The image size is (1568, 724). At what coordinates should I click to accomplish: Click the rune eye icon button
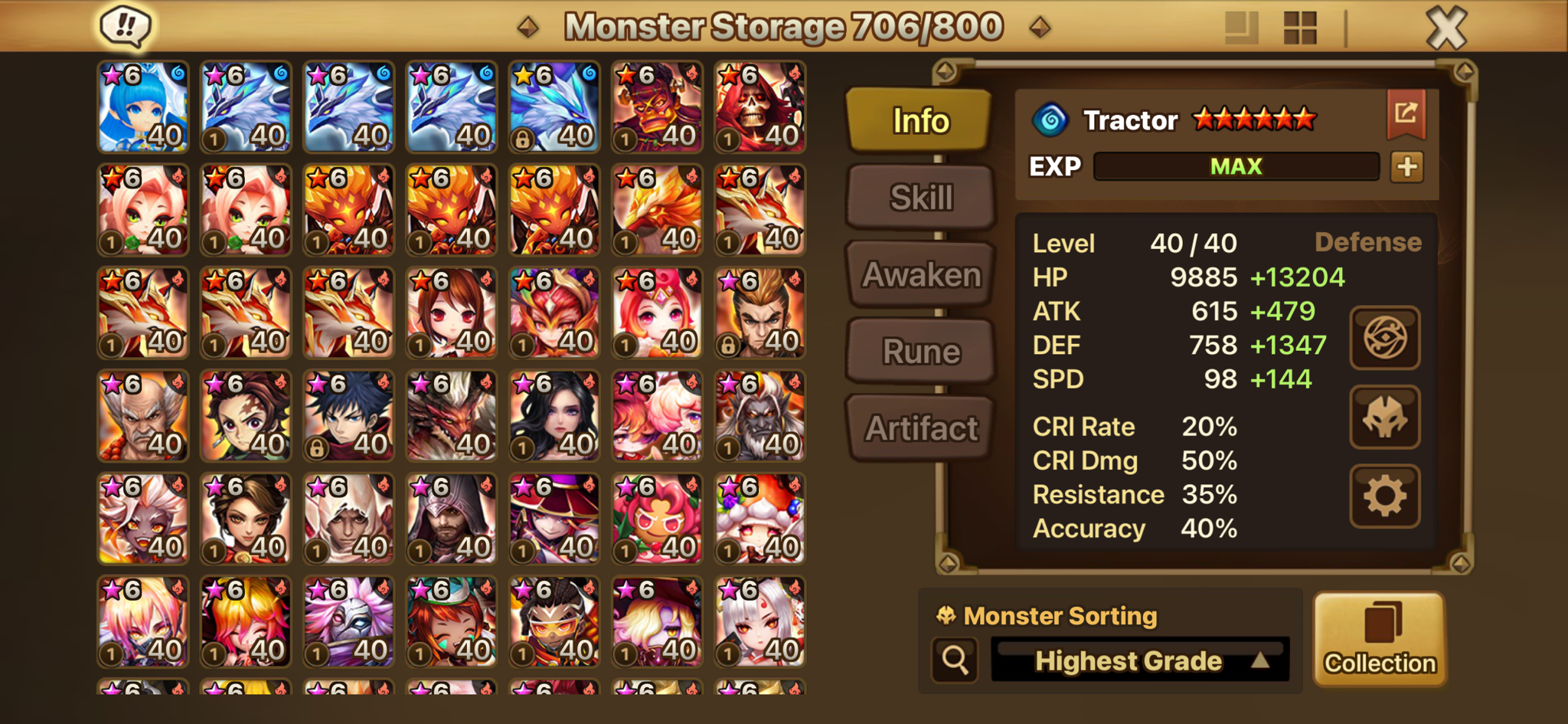[x=1384, y=338]
